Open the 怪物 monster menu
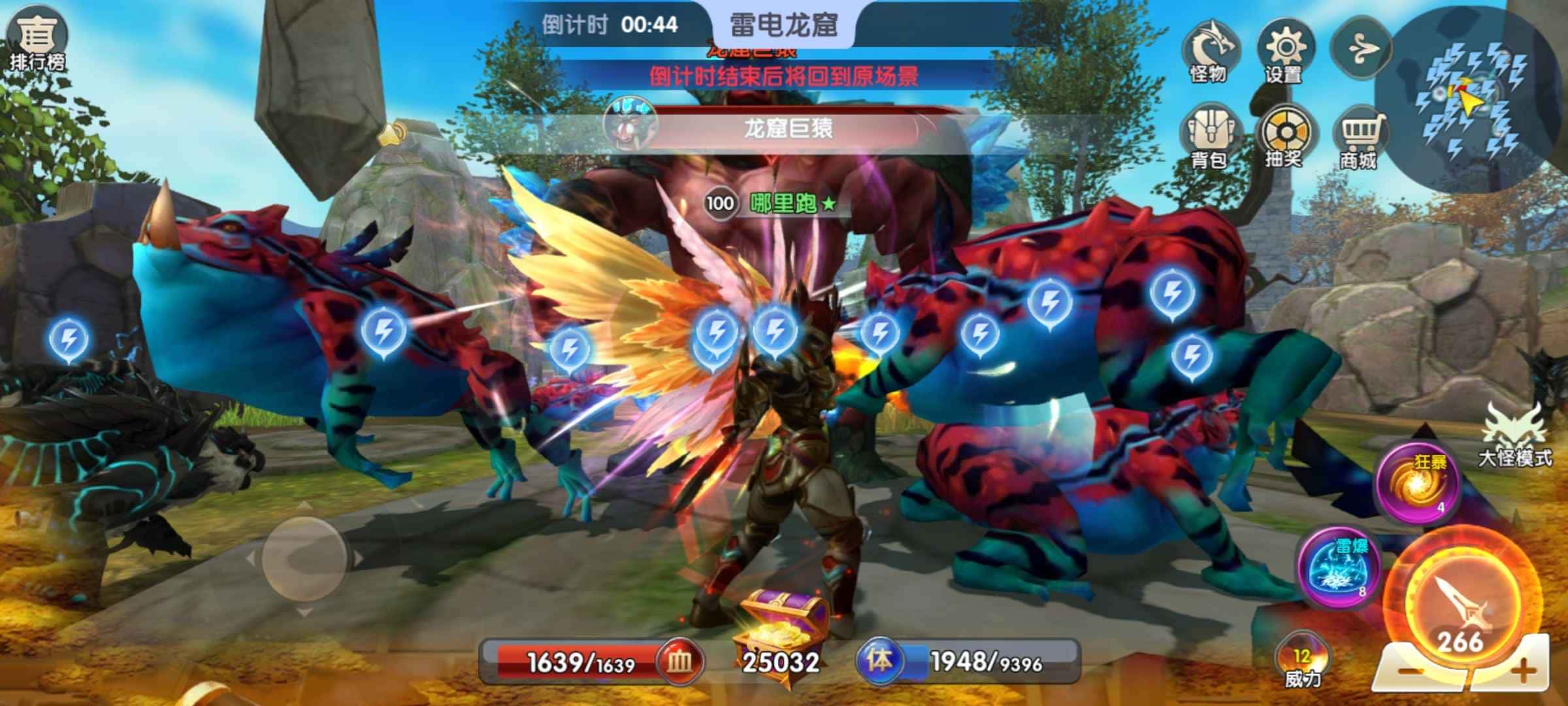The height and width of the screenshot is (706, 1568). pyautogui.click(x=1209, y=51)
